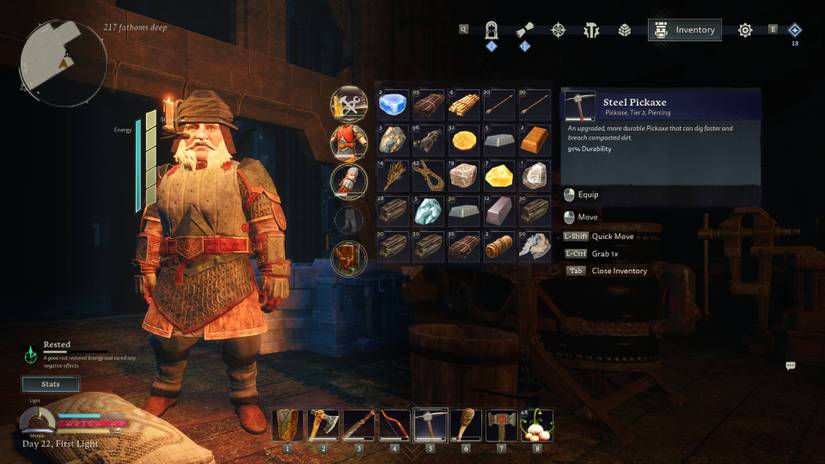
Task: Select the gold coin stack slot
Action: 464,140
